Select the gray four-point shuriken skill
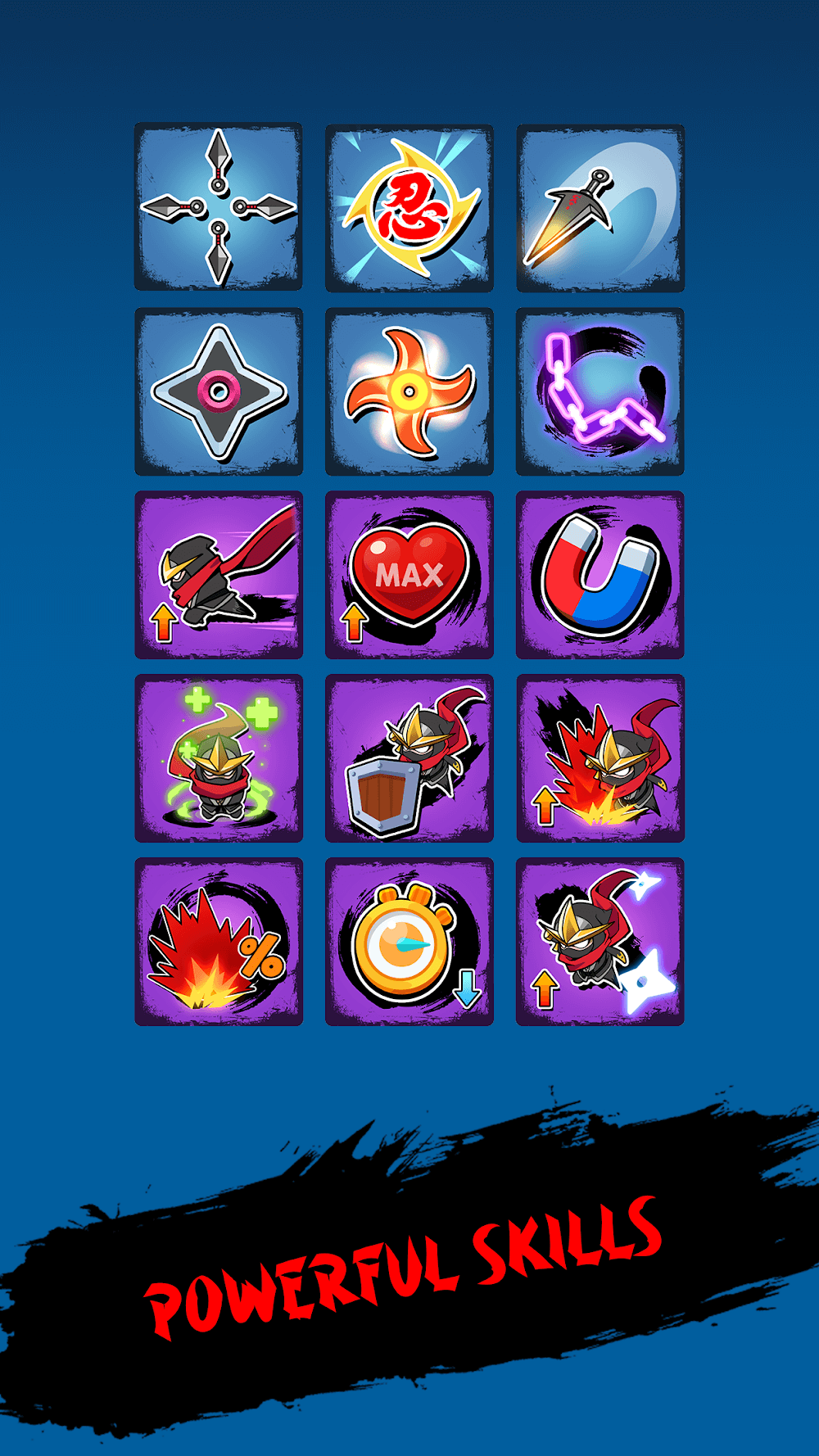The height and width of the screenshot is (1456, 819). [x=219, y=391]
